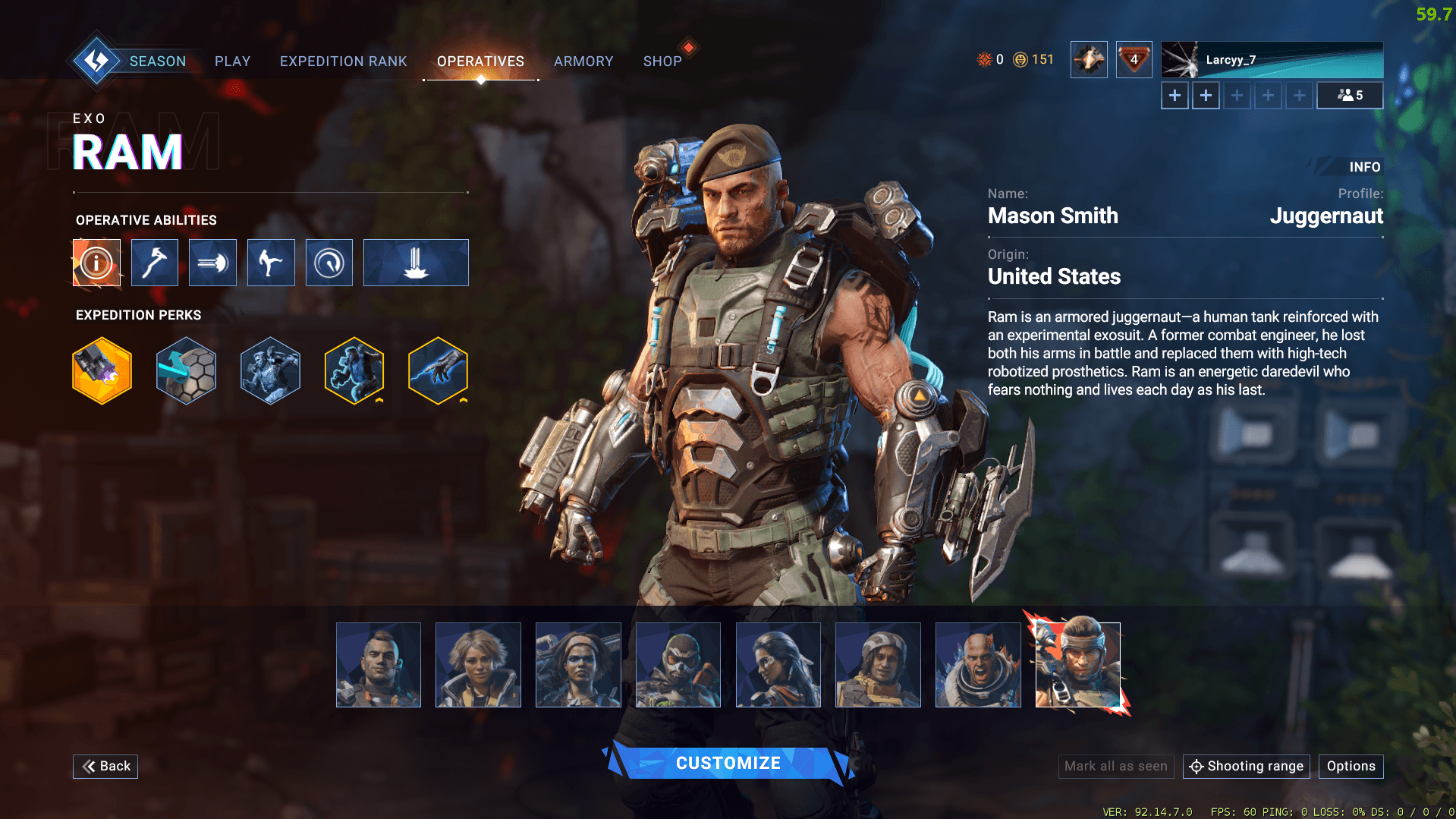Open the Larcyy_7 player profile banner
The width and height of the screenshot is (1456, 819).
1272,60
